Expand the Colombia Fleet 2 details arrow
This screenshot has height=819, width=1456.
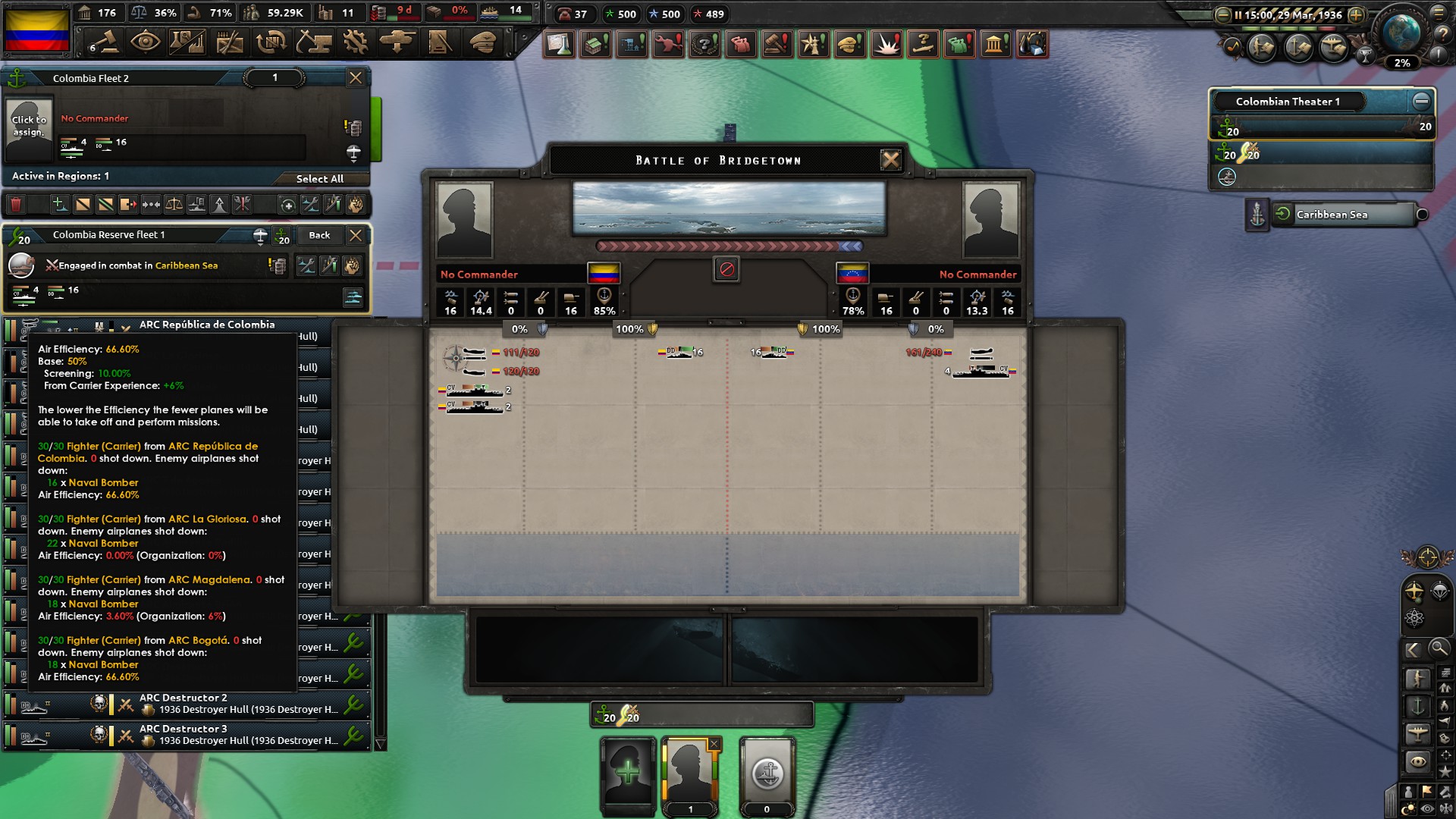pyautogui.click(x=353, y=150)
